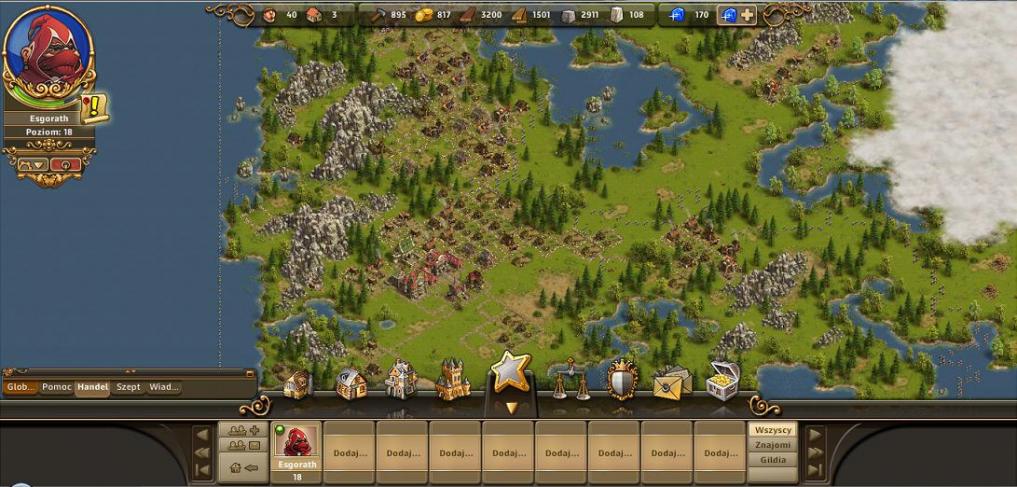Image resolution: width=1017 pixels, height=487 pixels.
Task: Select the Handel chat tab
Action: [x=92, y=387]
